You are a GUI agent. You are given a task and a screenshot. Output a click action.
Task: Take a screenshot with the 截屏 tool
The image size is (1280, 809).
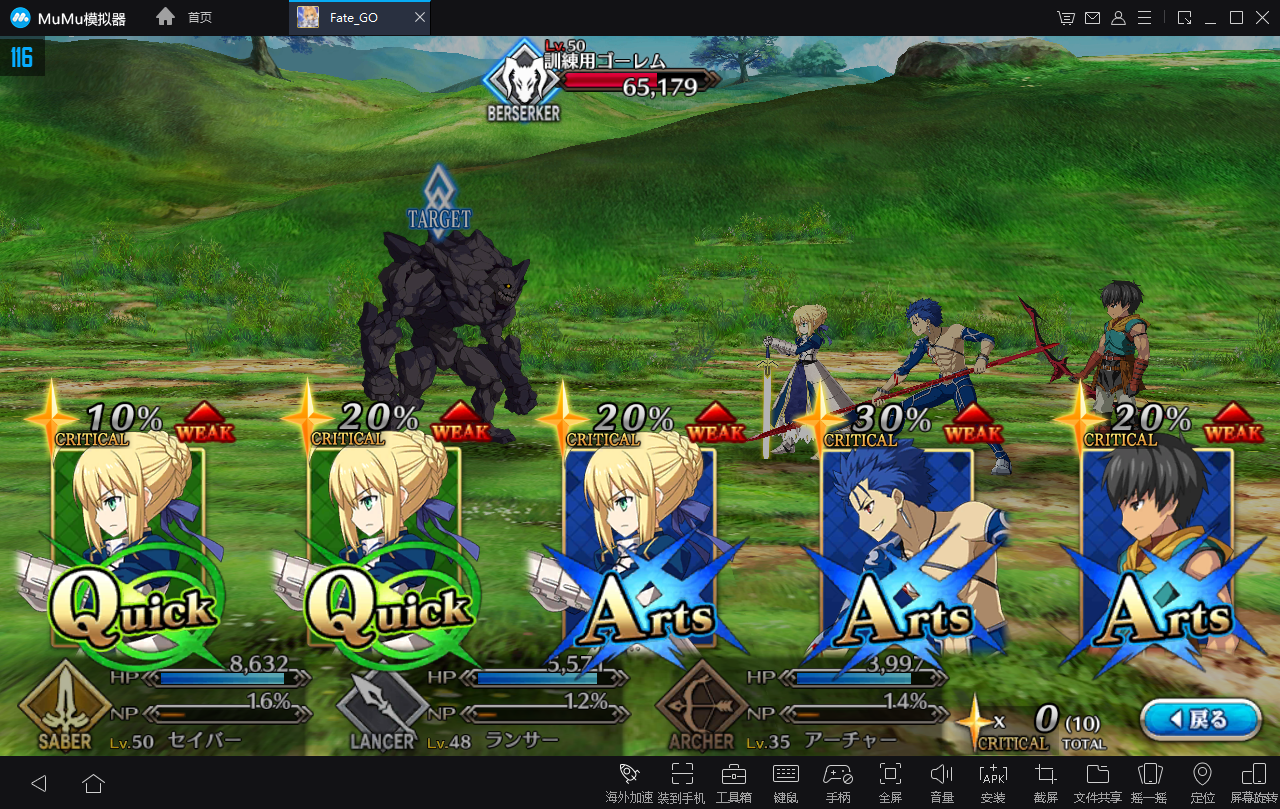tap(1046, 781)
